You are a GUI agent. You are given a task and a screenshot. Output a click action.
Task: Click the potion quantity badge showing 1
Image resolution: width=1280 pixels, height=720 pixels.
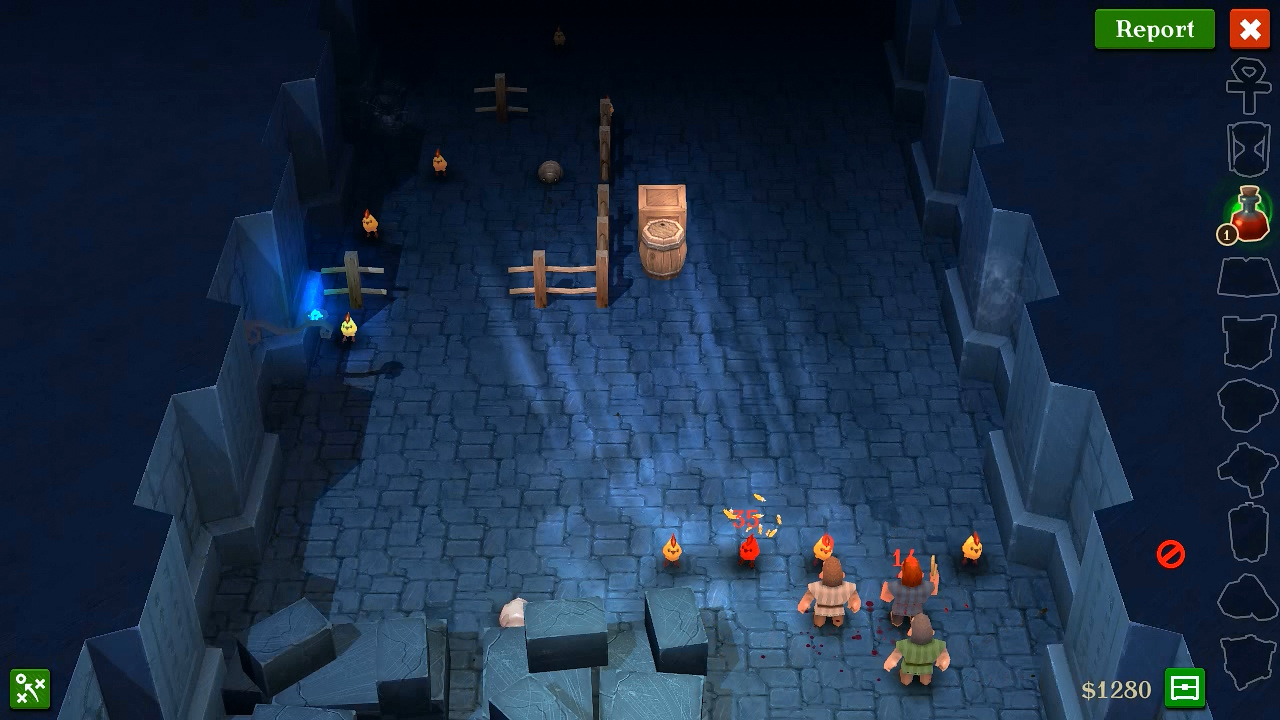[x=1227, y=235]
